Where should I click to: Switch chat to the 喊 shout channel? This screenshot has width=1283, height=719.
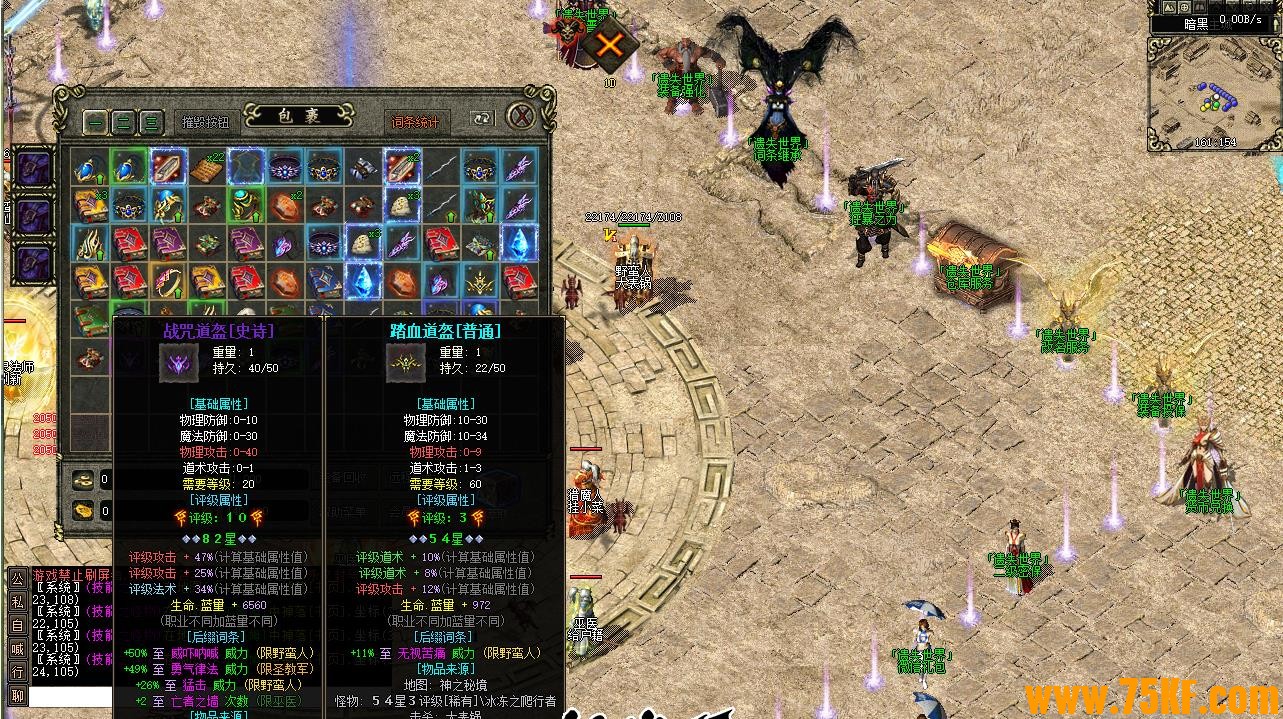click(x=17, y=648)
